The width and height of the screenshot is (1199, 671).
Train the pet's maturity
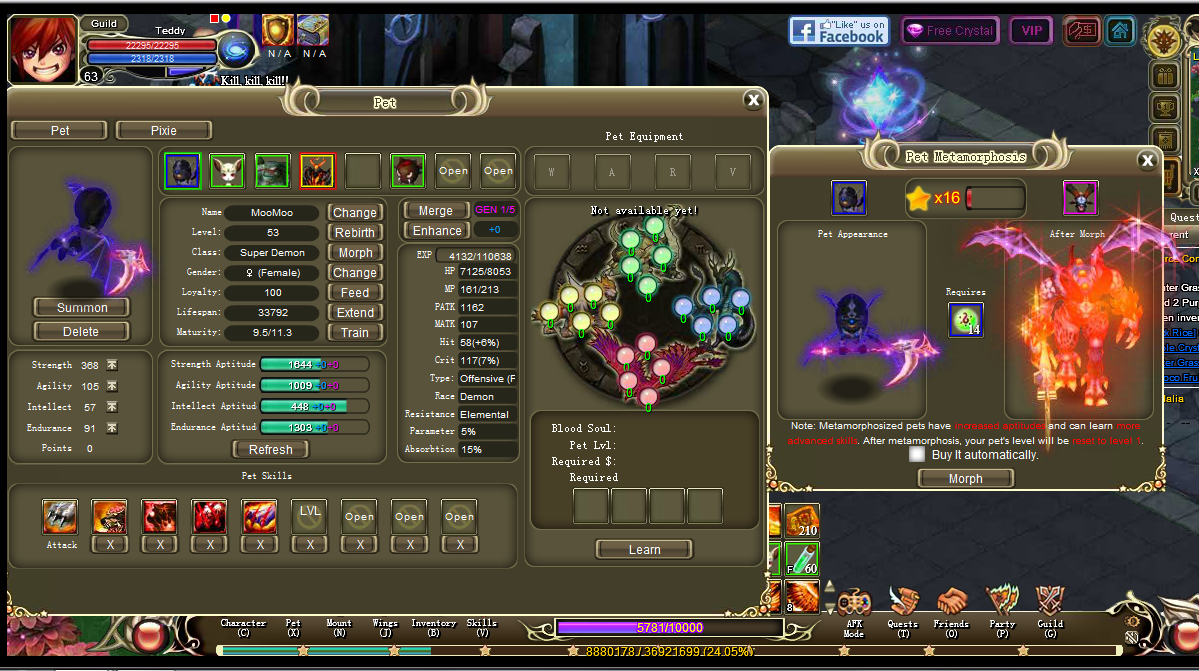[355, 333]
